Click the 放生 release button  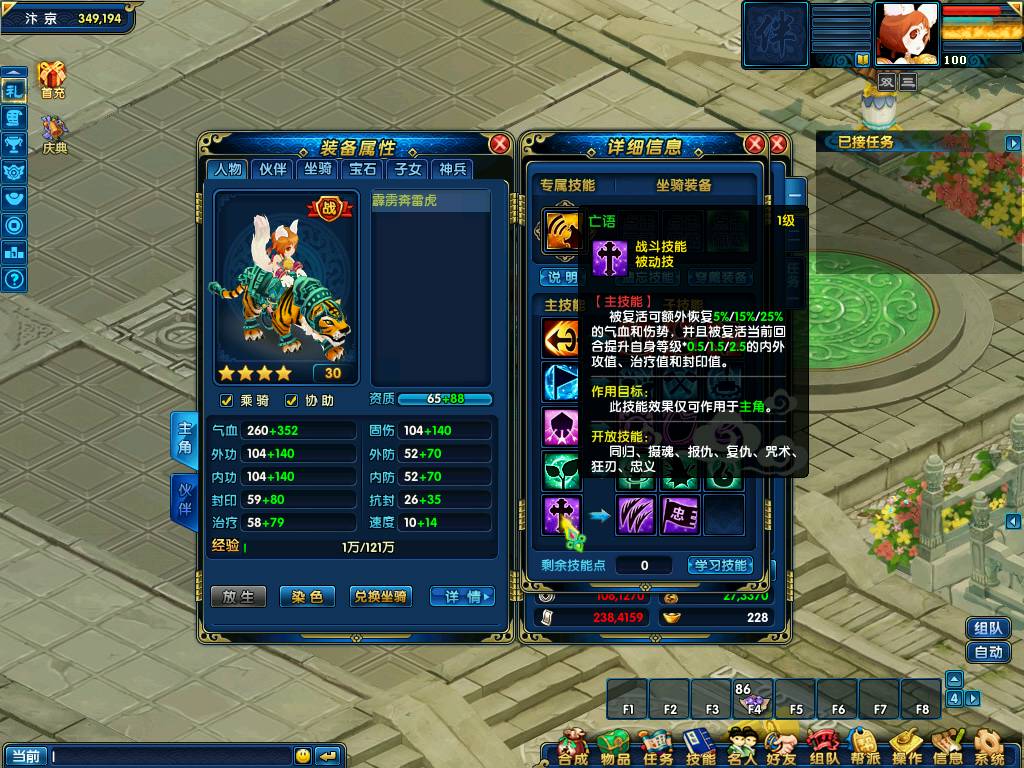pos(238,596)
